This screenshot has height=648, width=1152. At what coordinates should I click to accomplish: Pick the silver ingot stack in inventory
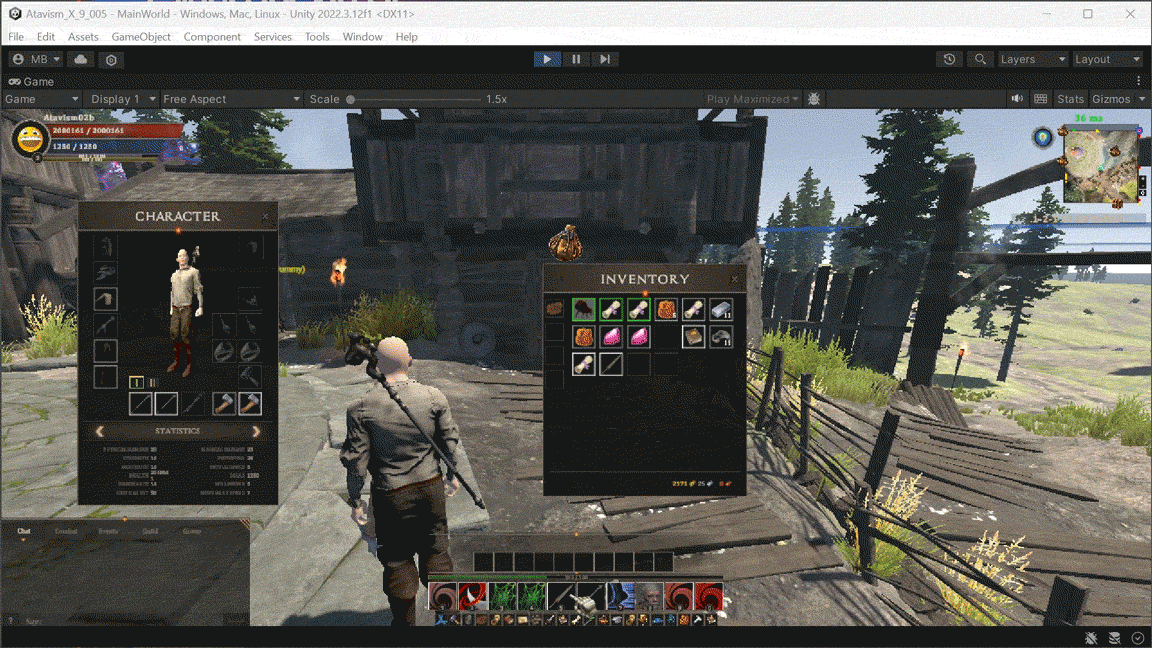(721, 310)
